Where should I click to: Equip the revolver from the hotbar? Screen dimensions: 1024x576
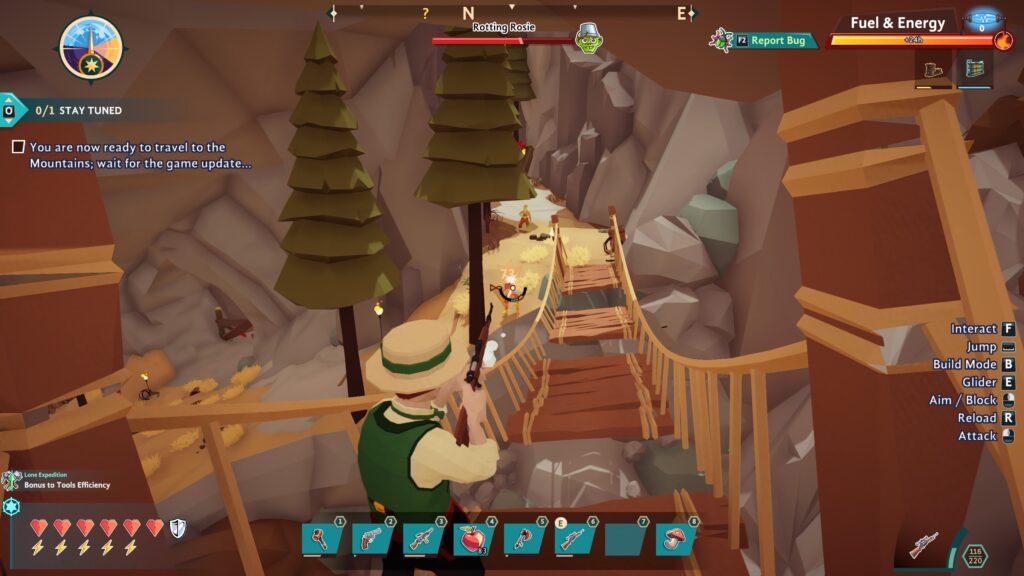(x=372, y=539)
